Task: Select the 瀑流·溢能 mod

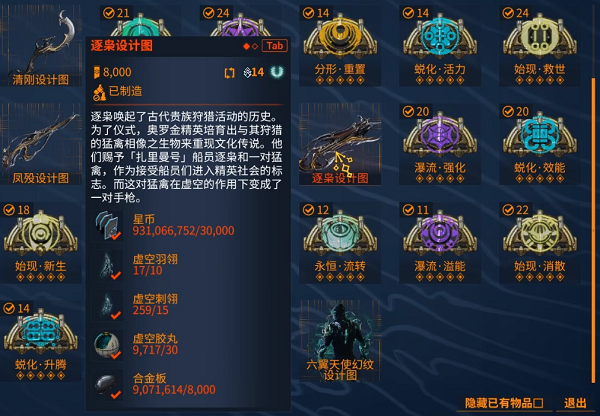Action: coord(440,241)
